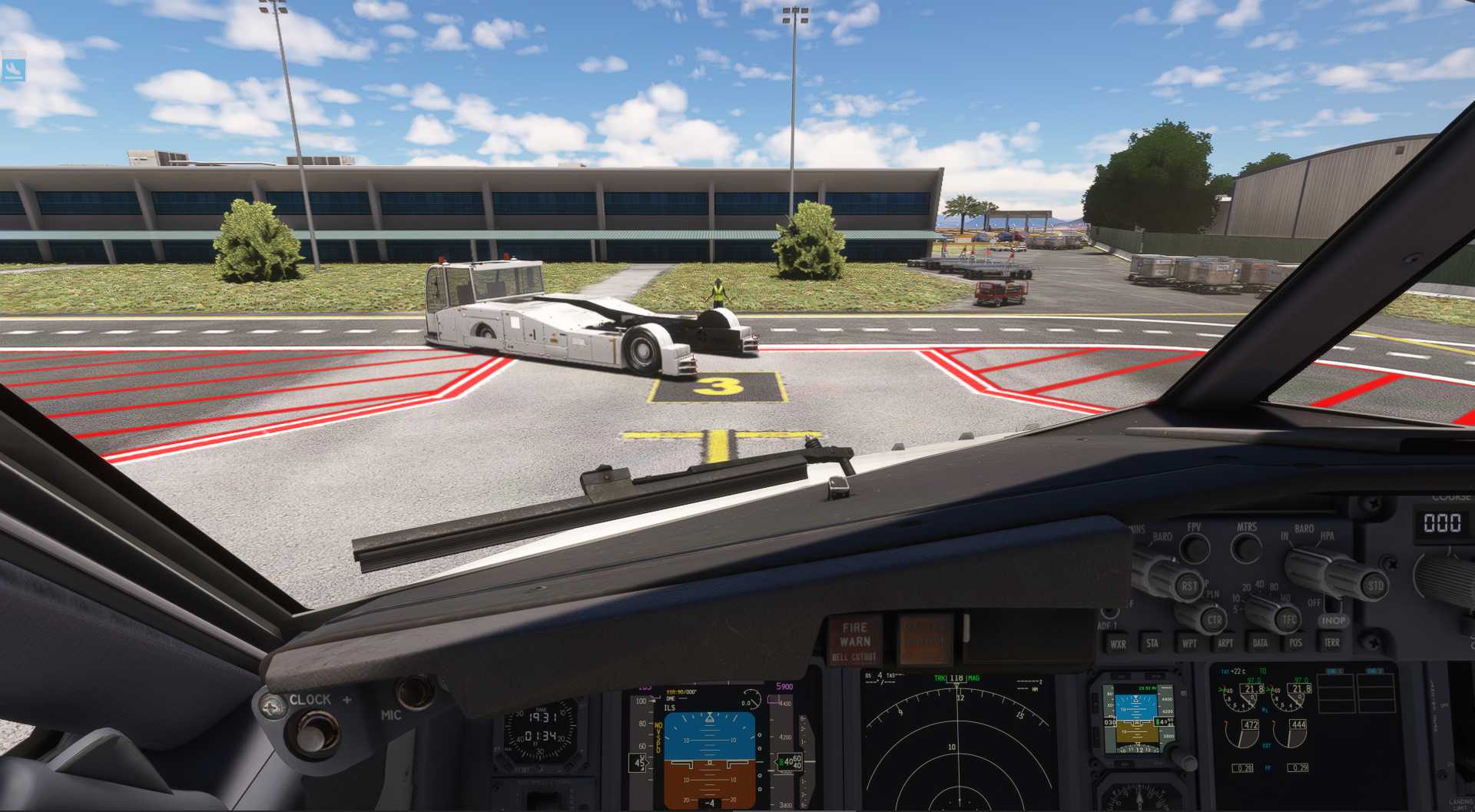Silence the FIRE WARN bell cutout light
This screenshot has width=1475, height=812.
[855, 640]
